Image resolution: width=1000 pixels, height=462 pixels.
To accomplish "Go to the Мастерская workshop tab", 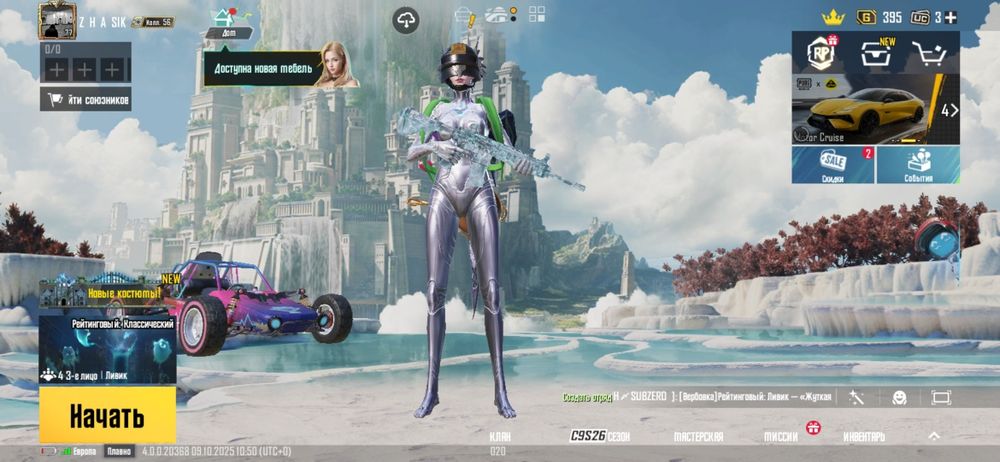I will (x=698, y=437).
